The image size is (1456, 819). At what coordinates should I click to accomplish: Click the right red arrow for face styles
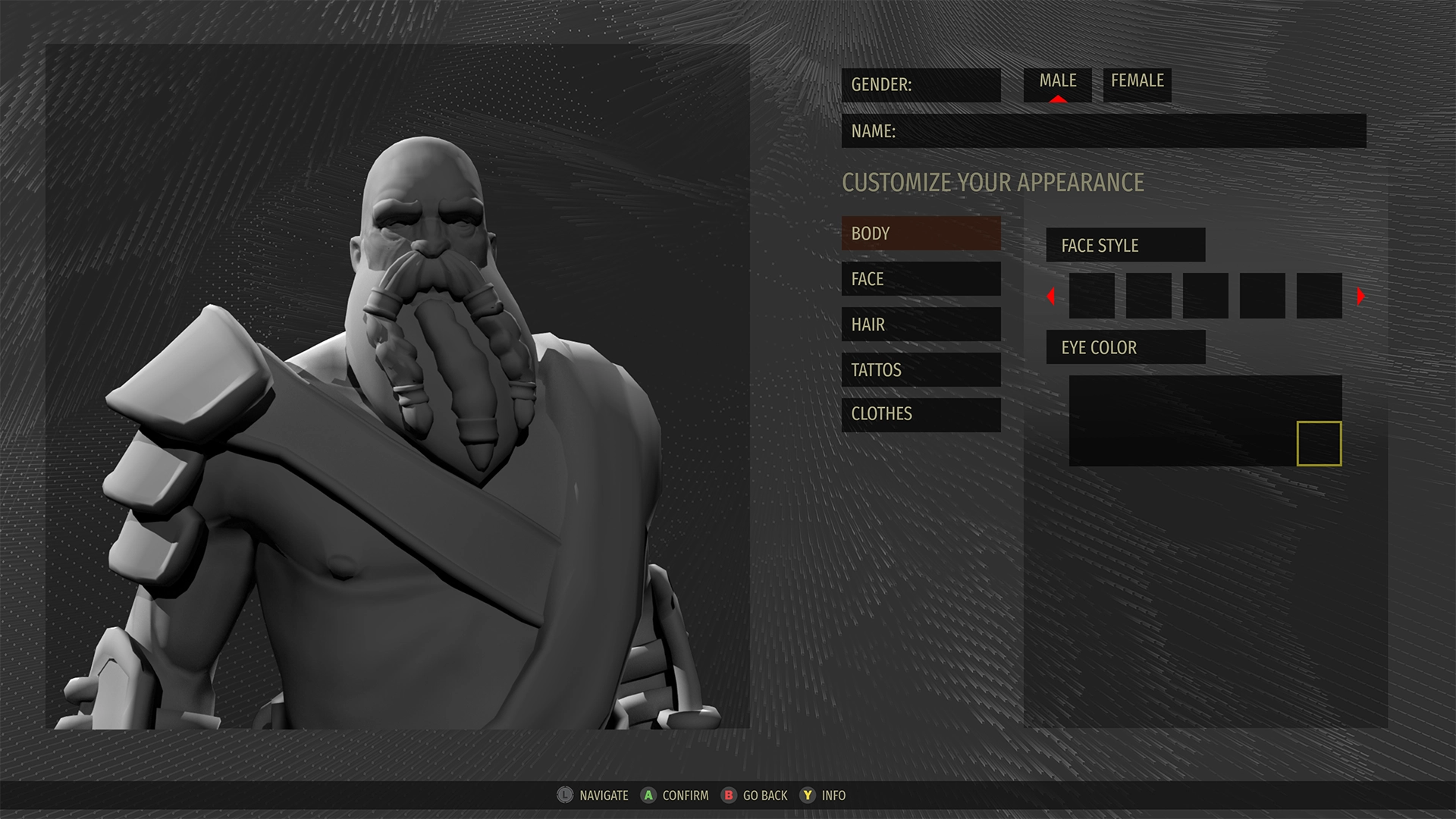(x=1360, y=297)
